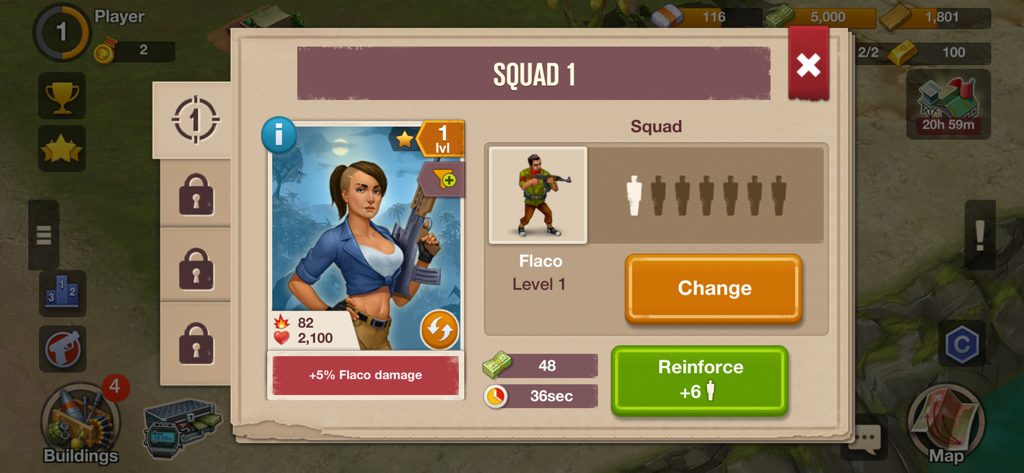The height and width of the screenshot is (473, 1024).
Task: Expand the side hamburger menu
Action: [x=43, y=235]
